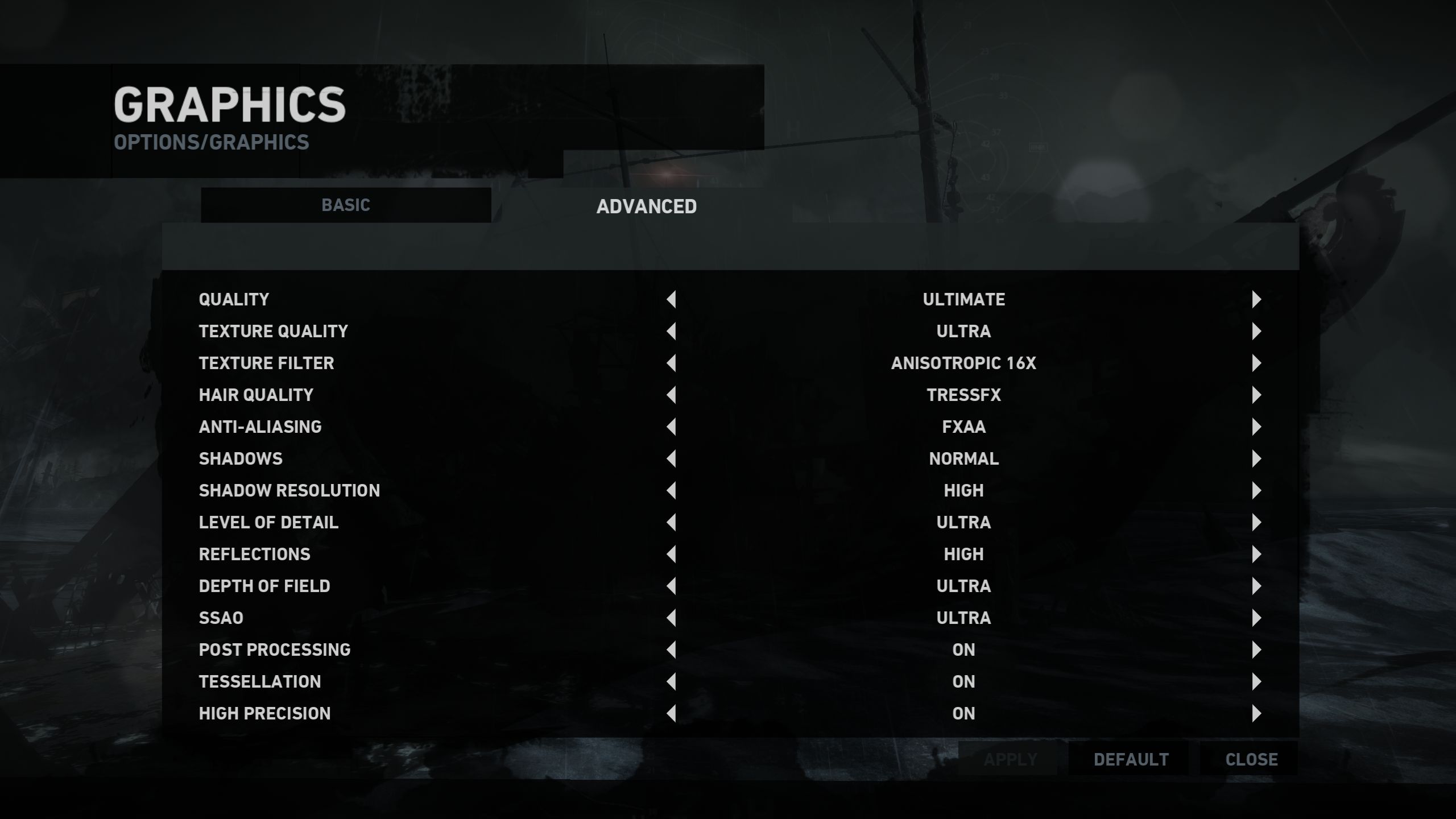
Task: Raise Shadow Resolution with right arrow
Action: click(x=1256, y=491)
